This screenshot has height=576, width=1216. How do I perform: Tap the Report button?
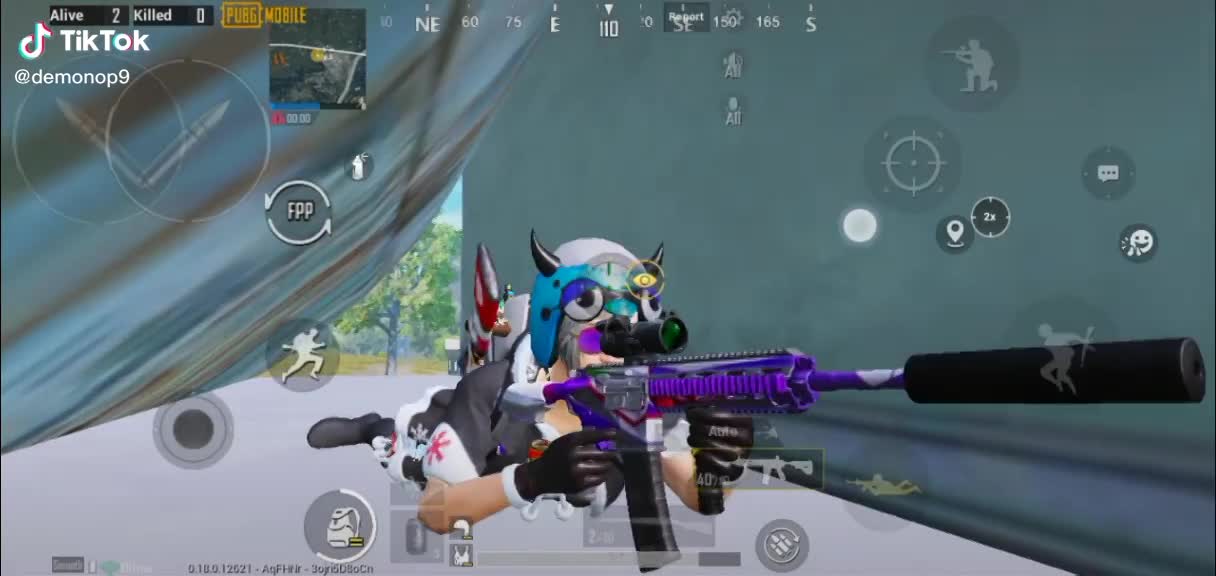686,17
